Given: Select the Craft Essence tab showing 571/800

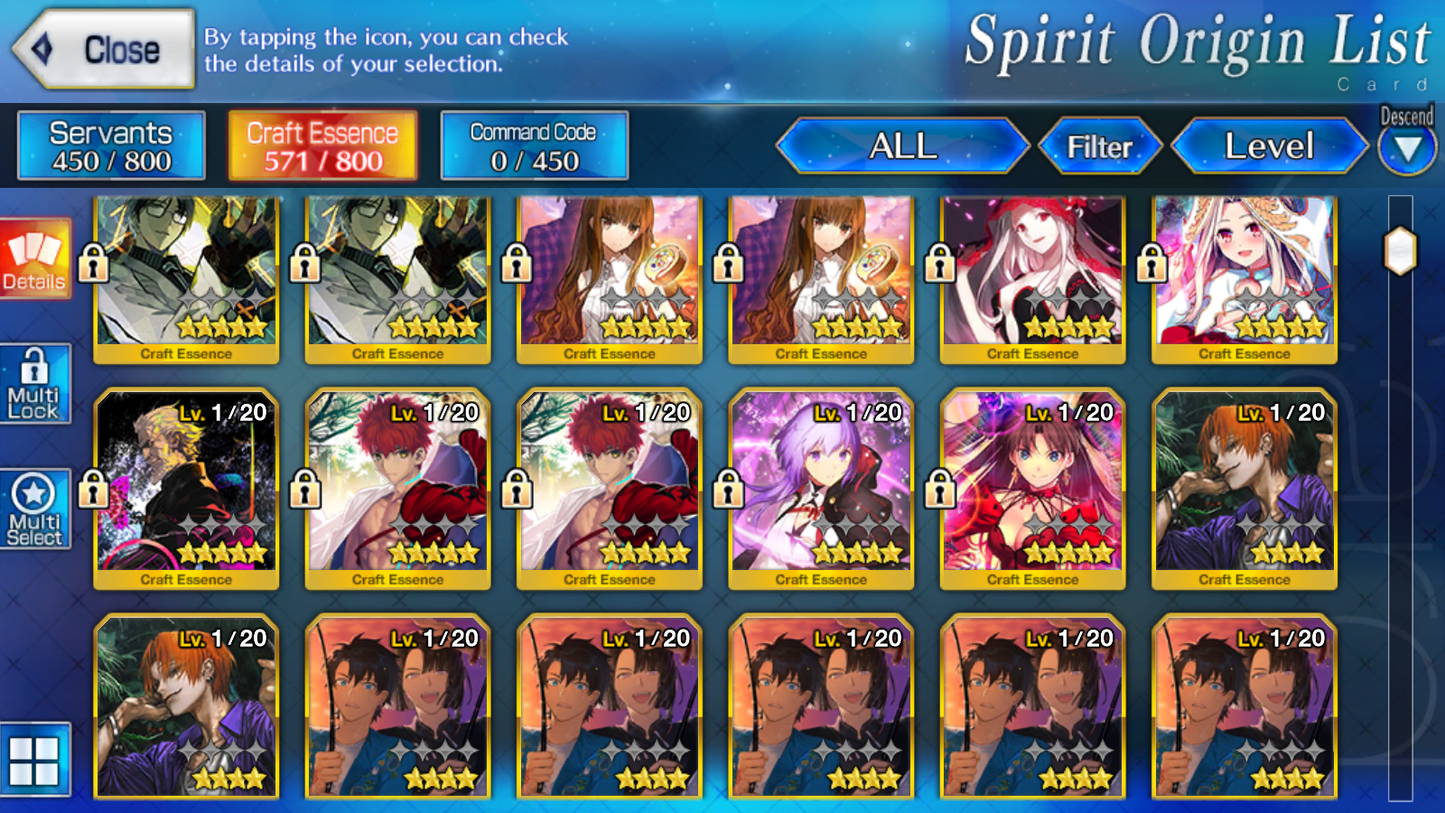Looking at the screenshot, I should (322, 144).
